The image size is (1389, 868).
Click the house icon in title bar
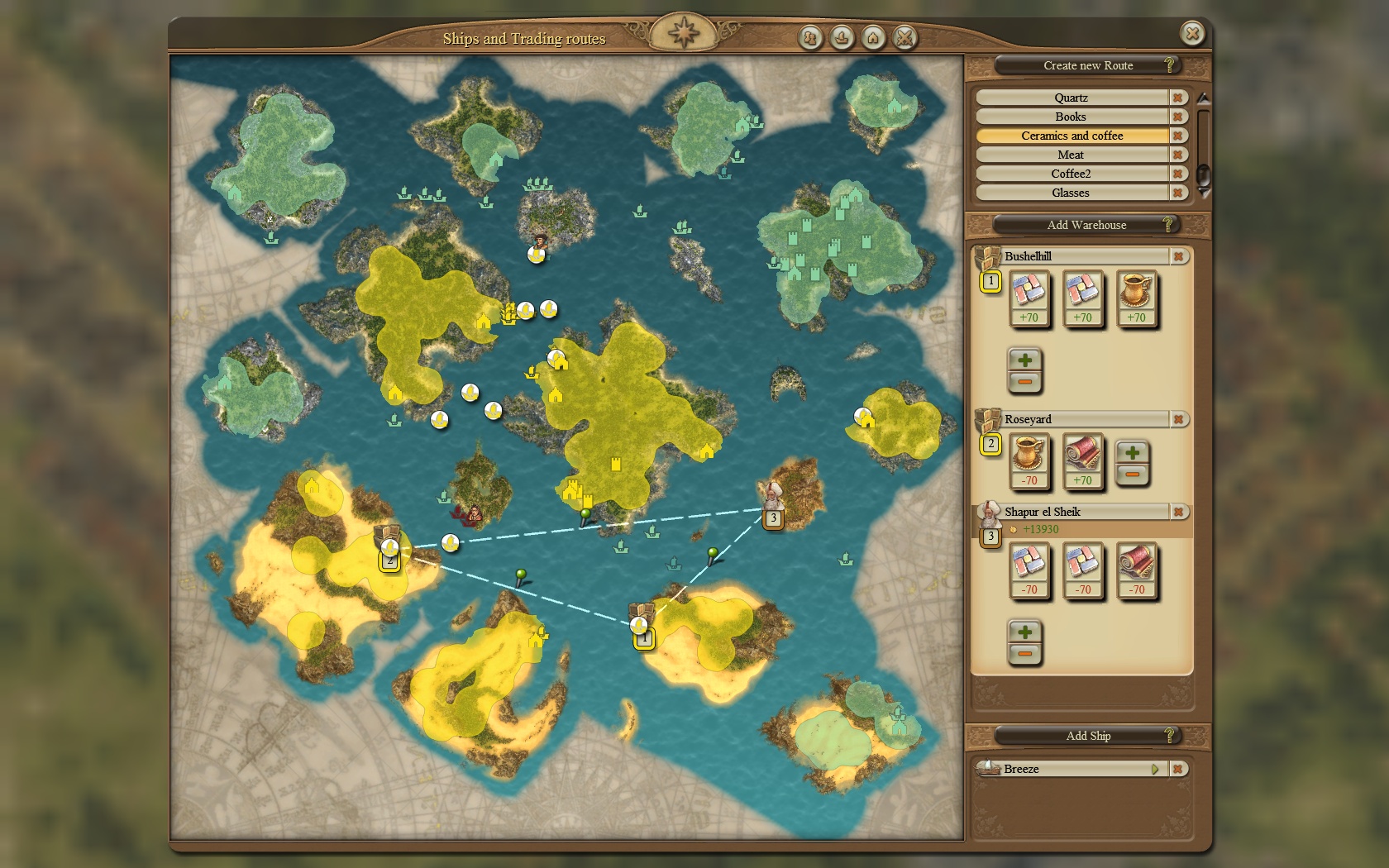click(x=873, y=37)
